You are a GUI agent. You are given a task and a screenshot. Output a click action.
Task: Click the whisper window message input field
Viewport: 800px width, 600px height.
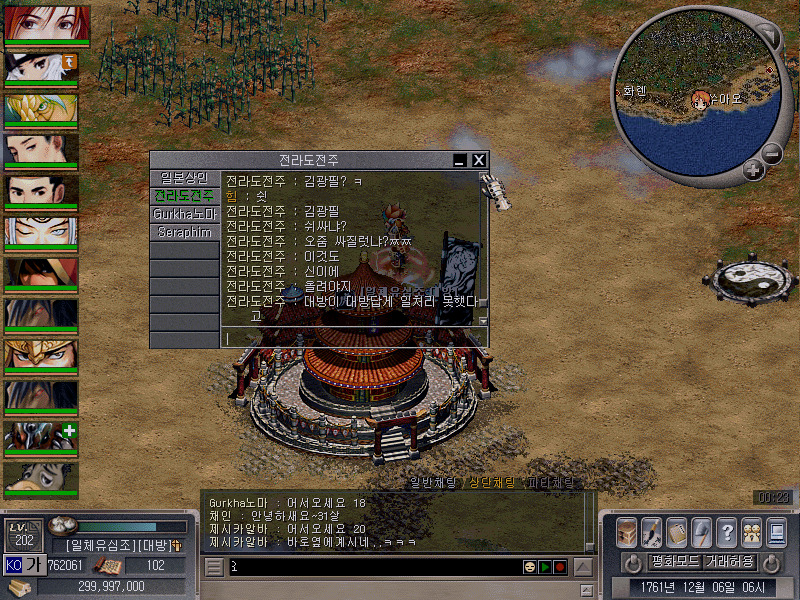(x=350, y=338)
